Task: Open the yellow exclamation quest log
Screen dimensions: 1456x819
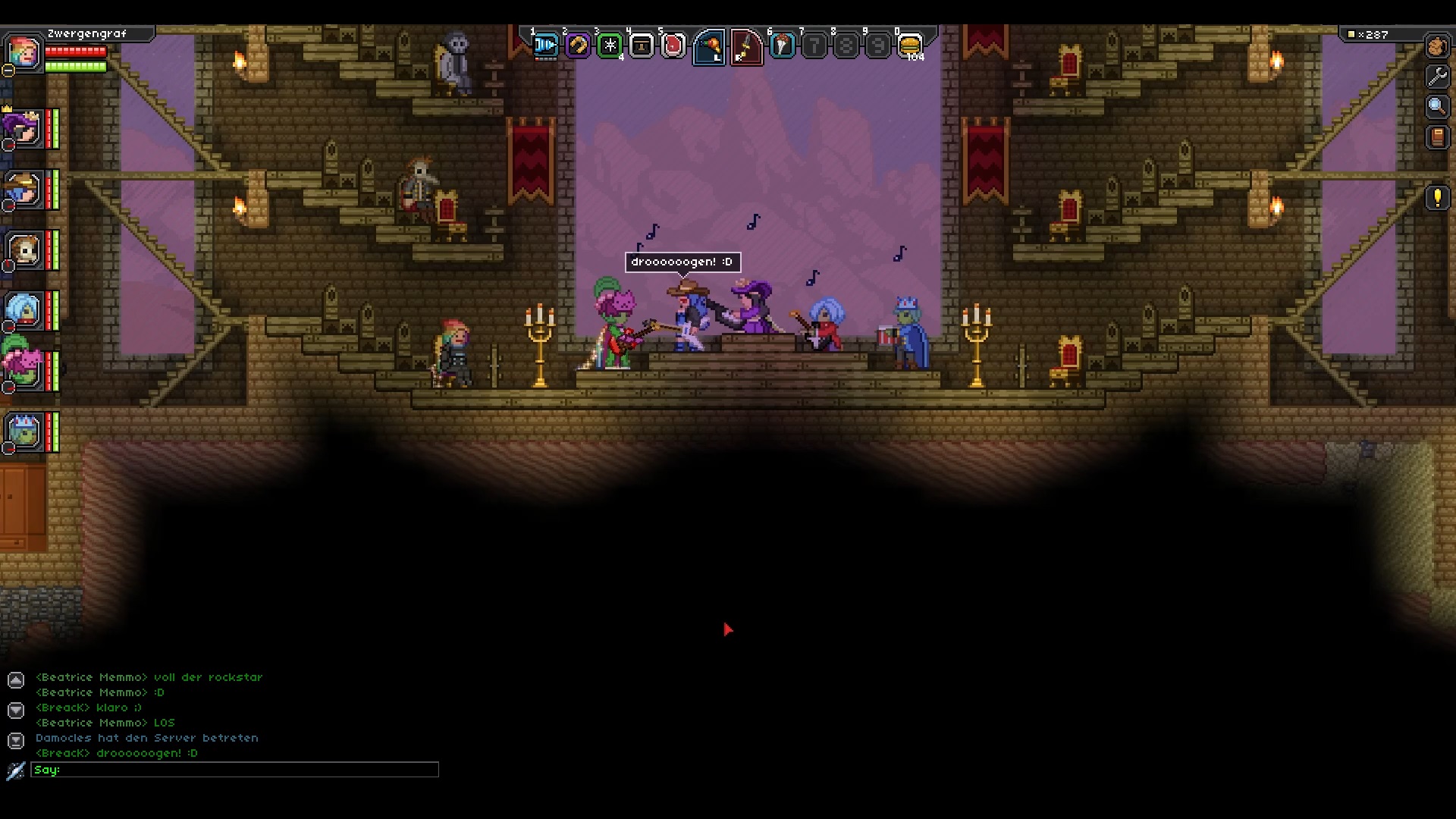Action: coord(1437,198)
